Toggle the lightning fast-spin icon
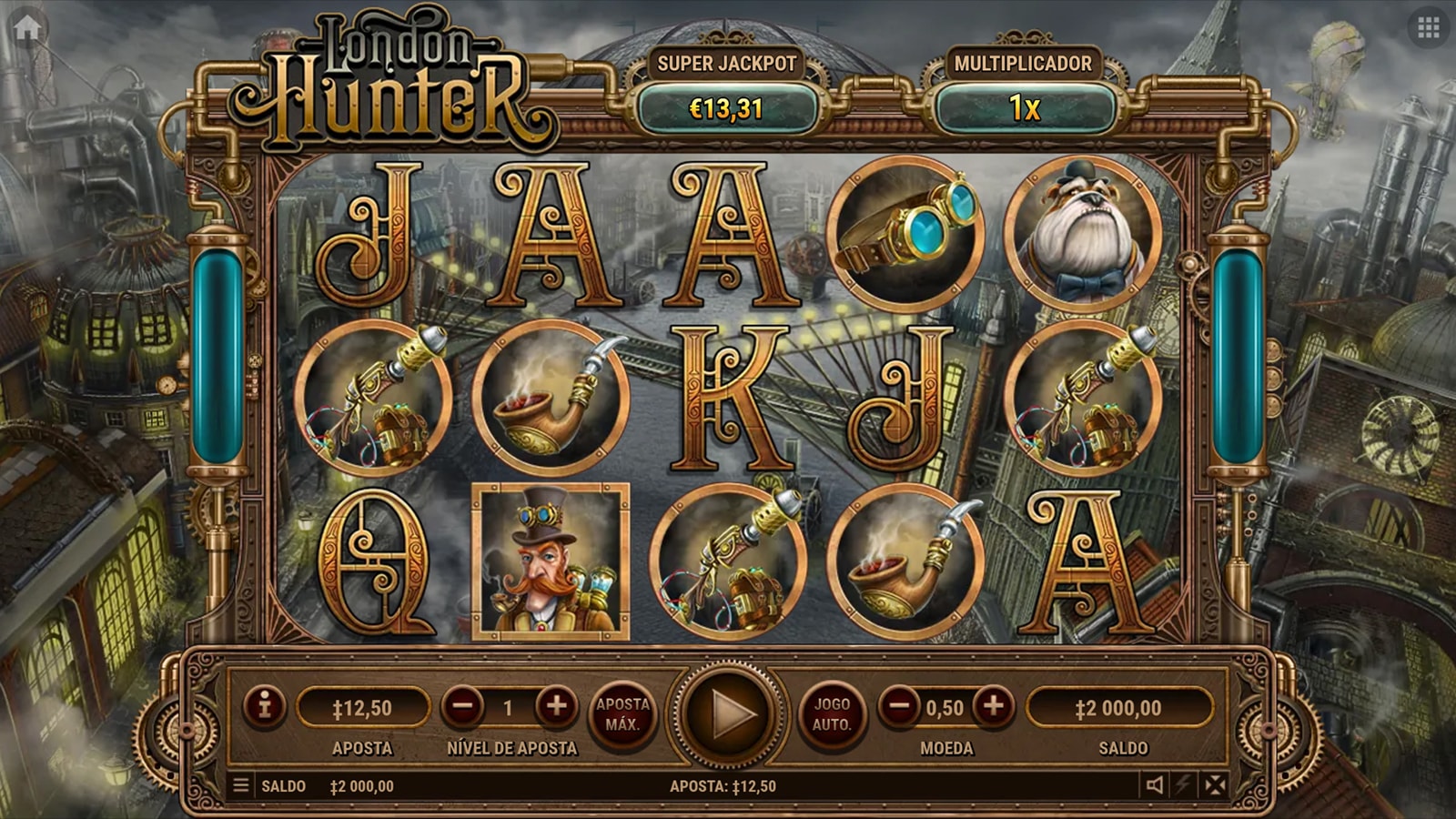 pyautogui.click(x=1184, y=785)
